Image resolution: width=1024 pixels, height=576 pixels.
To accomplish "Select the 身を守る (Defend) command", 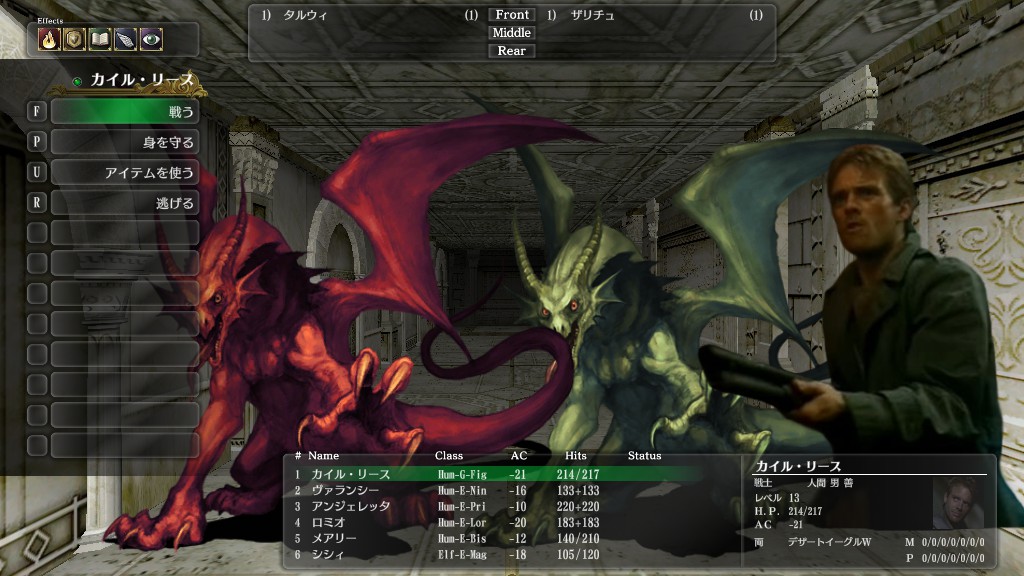I will click(x=124, y=142).
